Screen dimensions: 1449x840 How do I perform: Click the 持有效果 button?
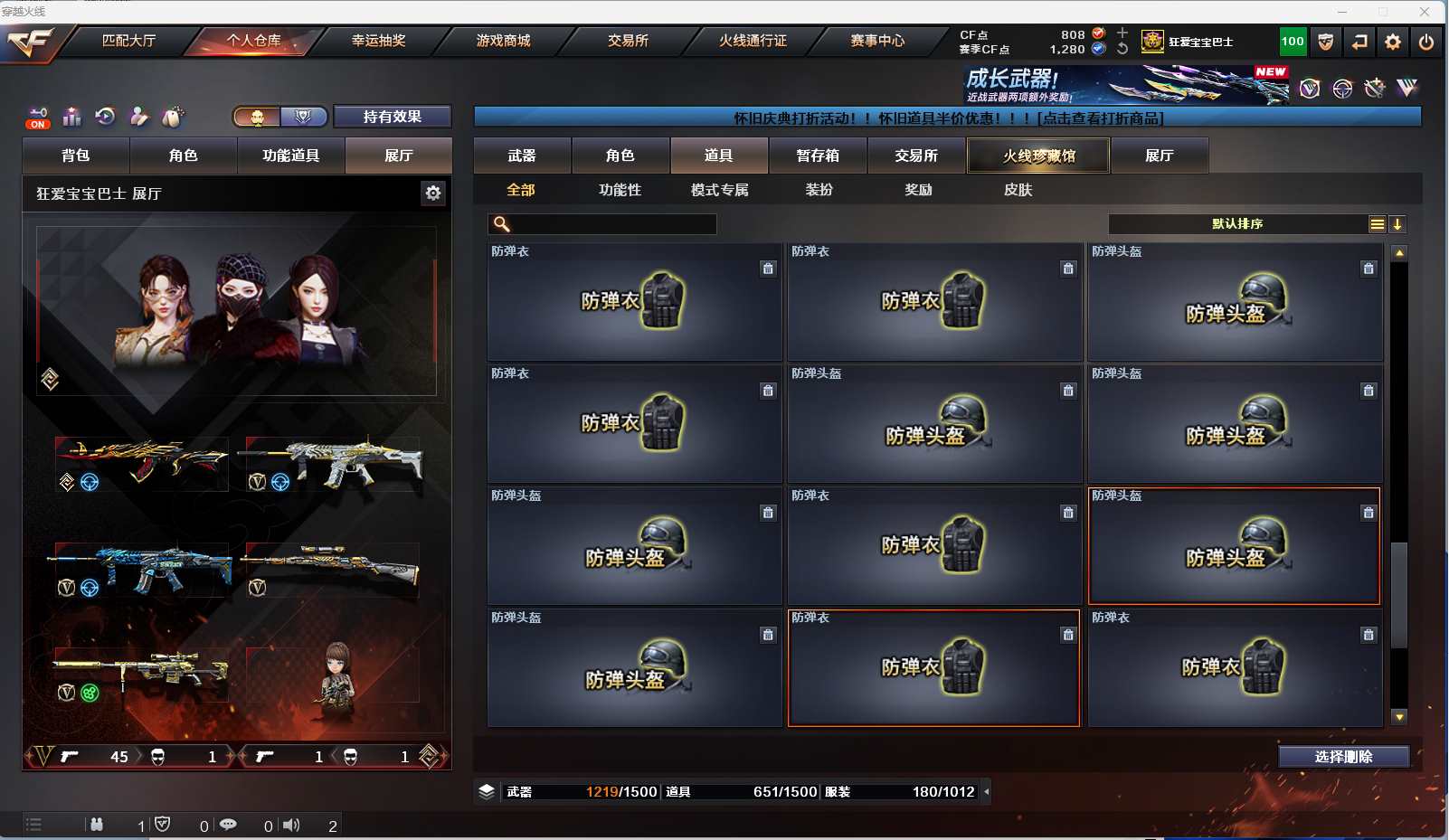[392, 117]
